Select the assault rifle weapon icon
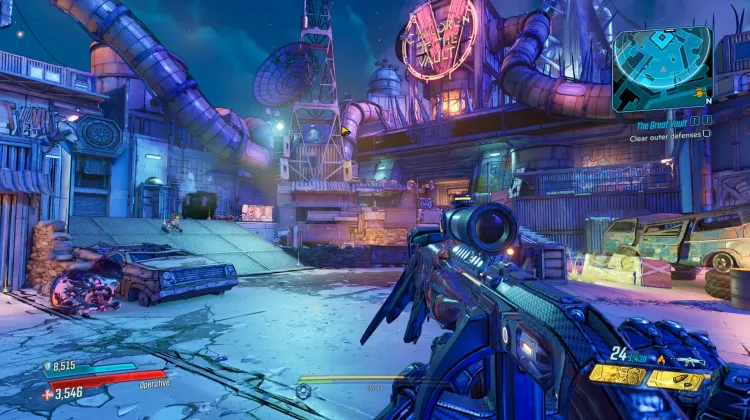 [x=690, y=360]
